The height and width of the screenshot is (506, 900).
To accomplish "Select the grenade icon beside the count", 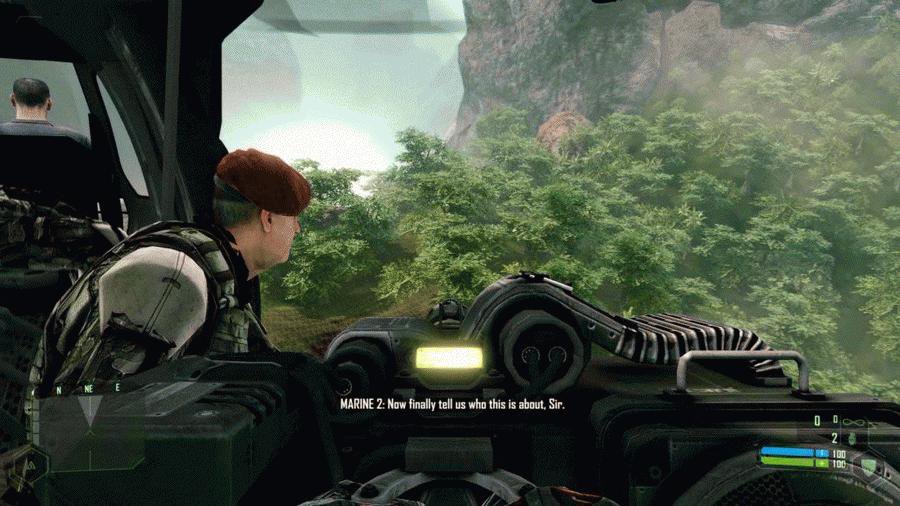I will click(x=851, y=437).
